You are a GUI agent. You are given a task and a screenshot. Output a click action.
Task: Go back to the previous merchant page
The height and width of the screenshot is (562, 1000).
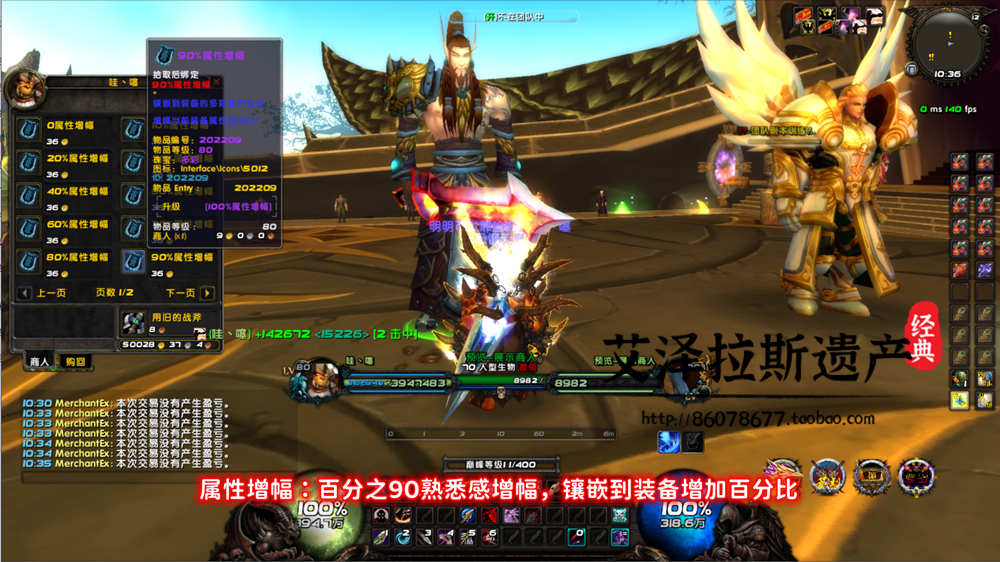(x=25, y=293)
